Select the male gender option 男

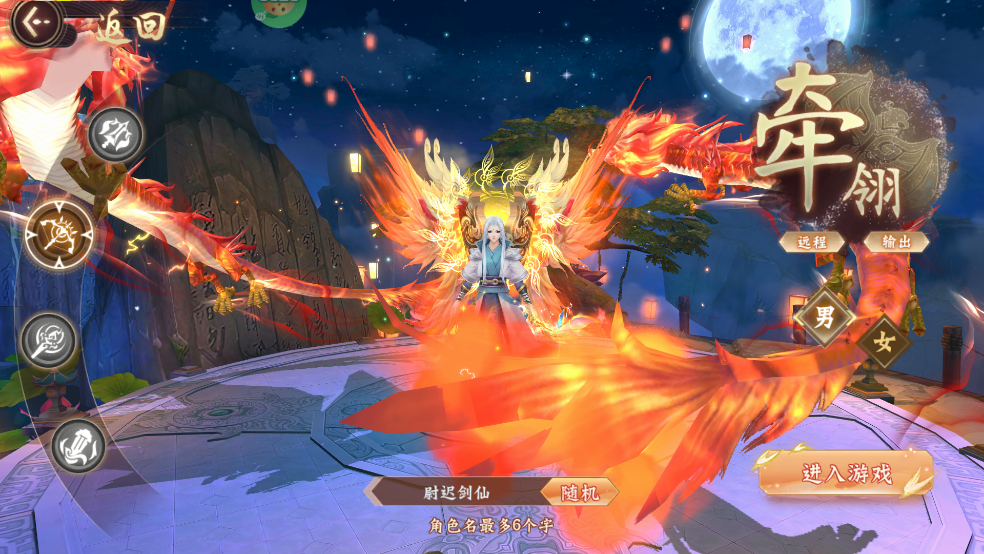(825, 319)
